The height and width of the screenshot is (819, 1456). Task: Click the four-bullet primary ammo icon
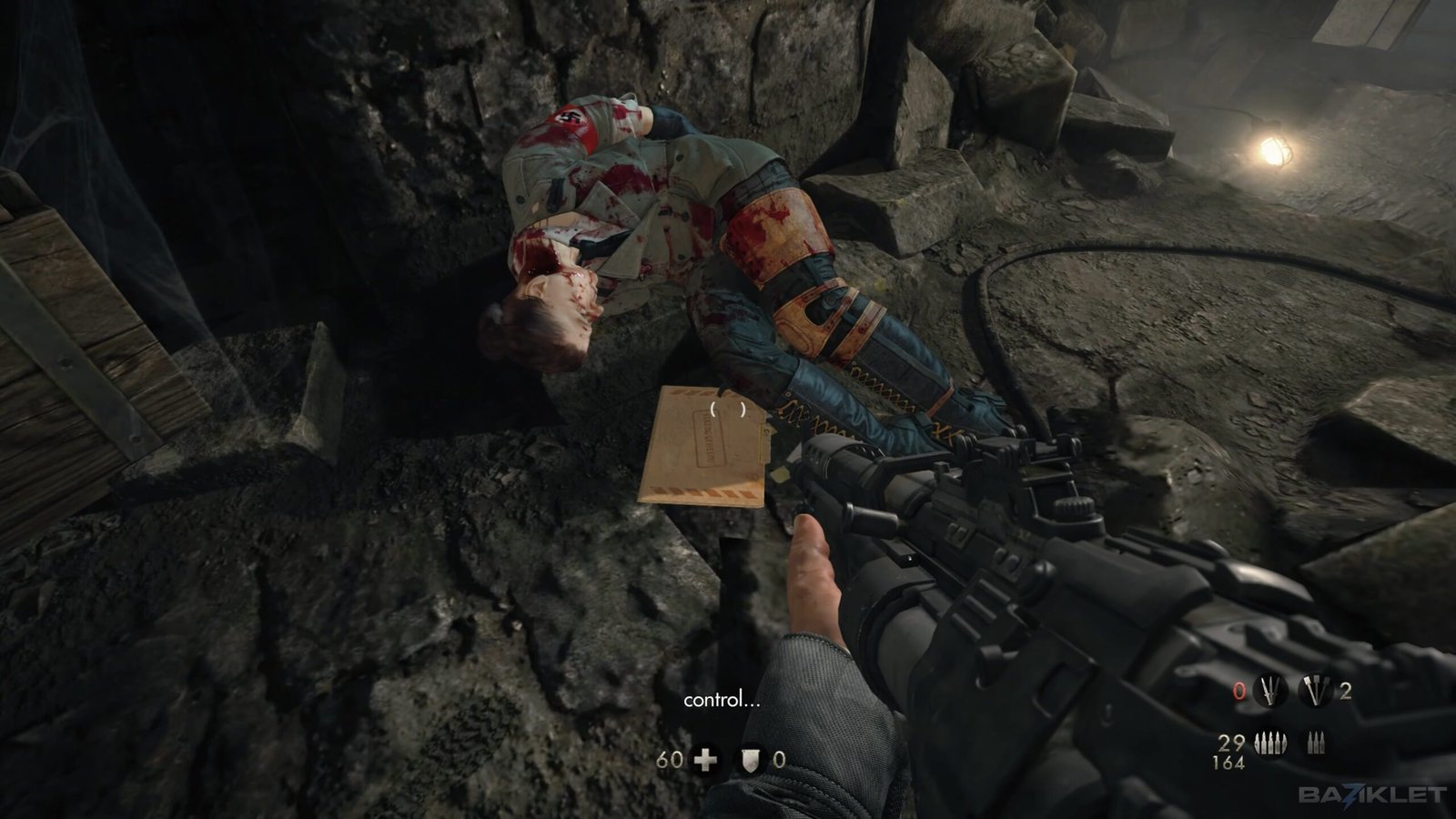(x=1271, y=743)
